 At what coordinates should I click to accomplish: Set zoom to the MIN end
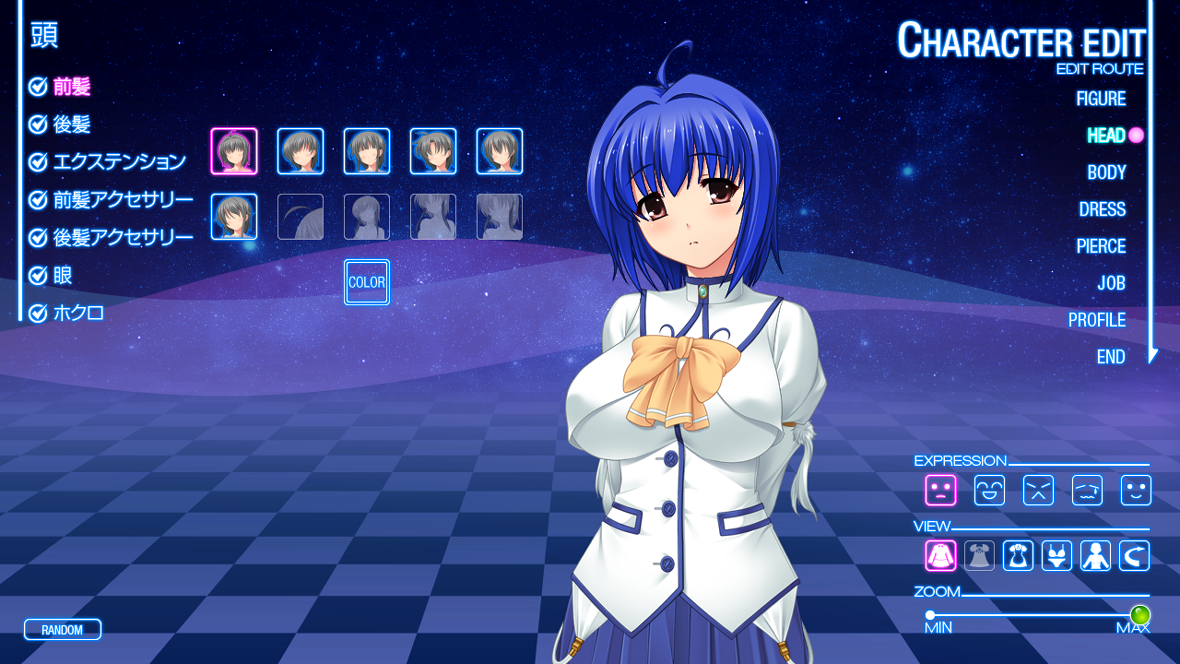[930, 615]
